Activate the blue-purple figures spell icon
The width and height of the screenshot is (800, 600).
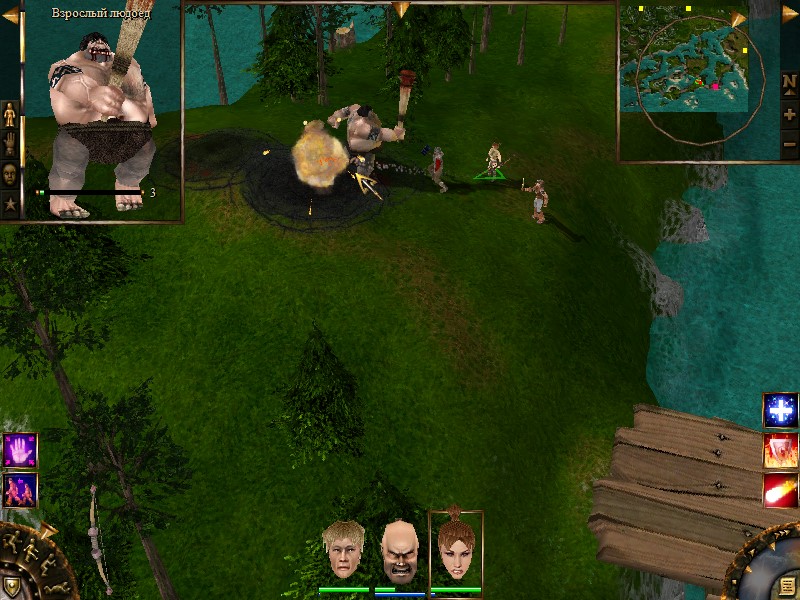click(x=19, y=489)
